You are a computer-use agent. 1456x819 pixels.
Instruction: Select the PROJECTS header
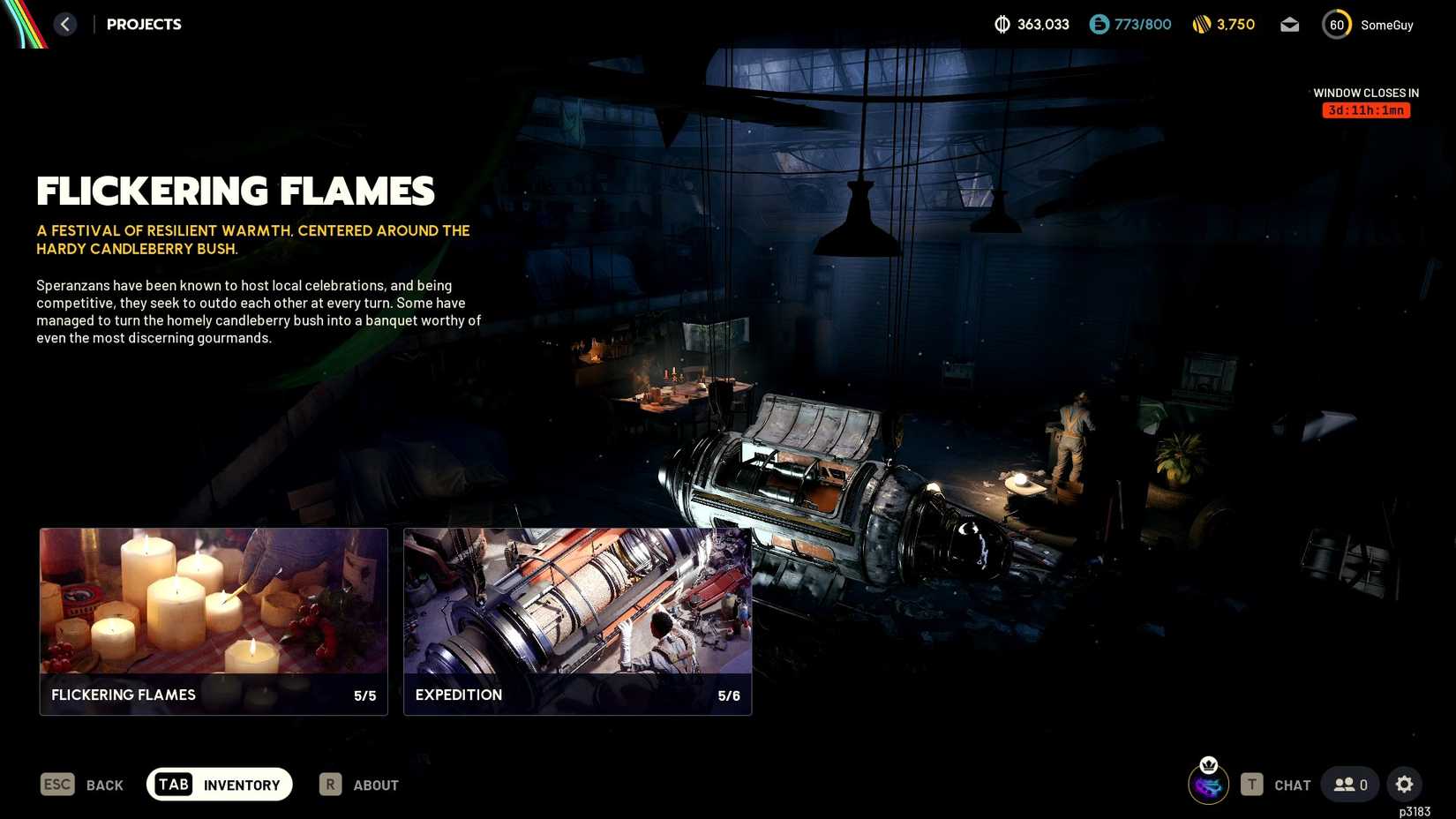pos(143,24)
